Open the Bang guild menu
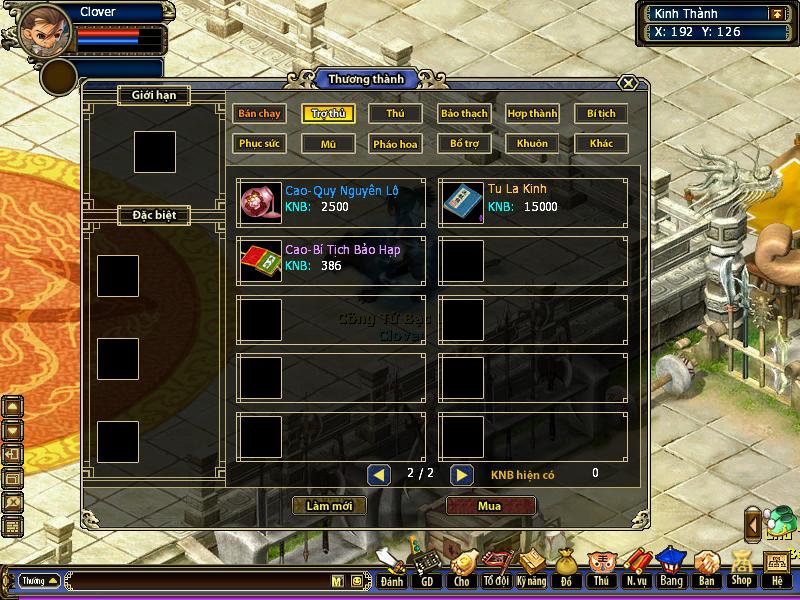 (x=670, y=569)
